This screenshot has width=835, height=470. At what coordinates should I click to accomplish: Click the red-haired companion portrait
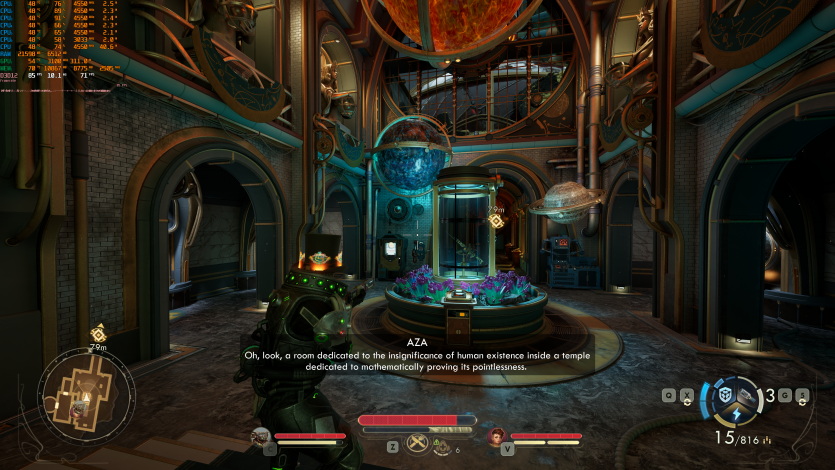(497, 436)
